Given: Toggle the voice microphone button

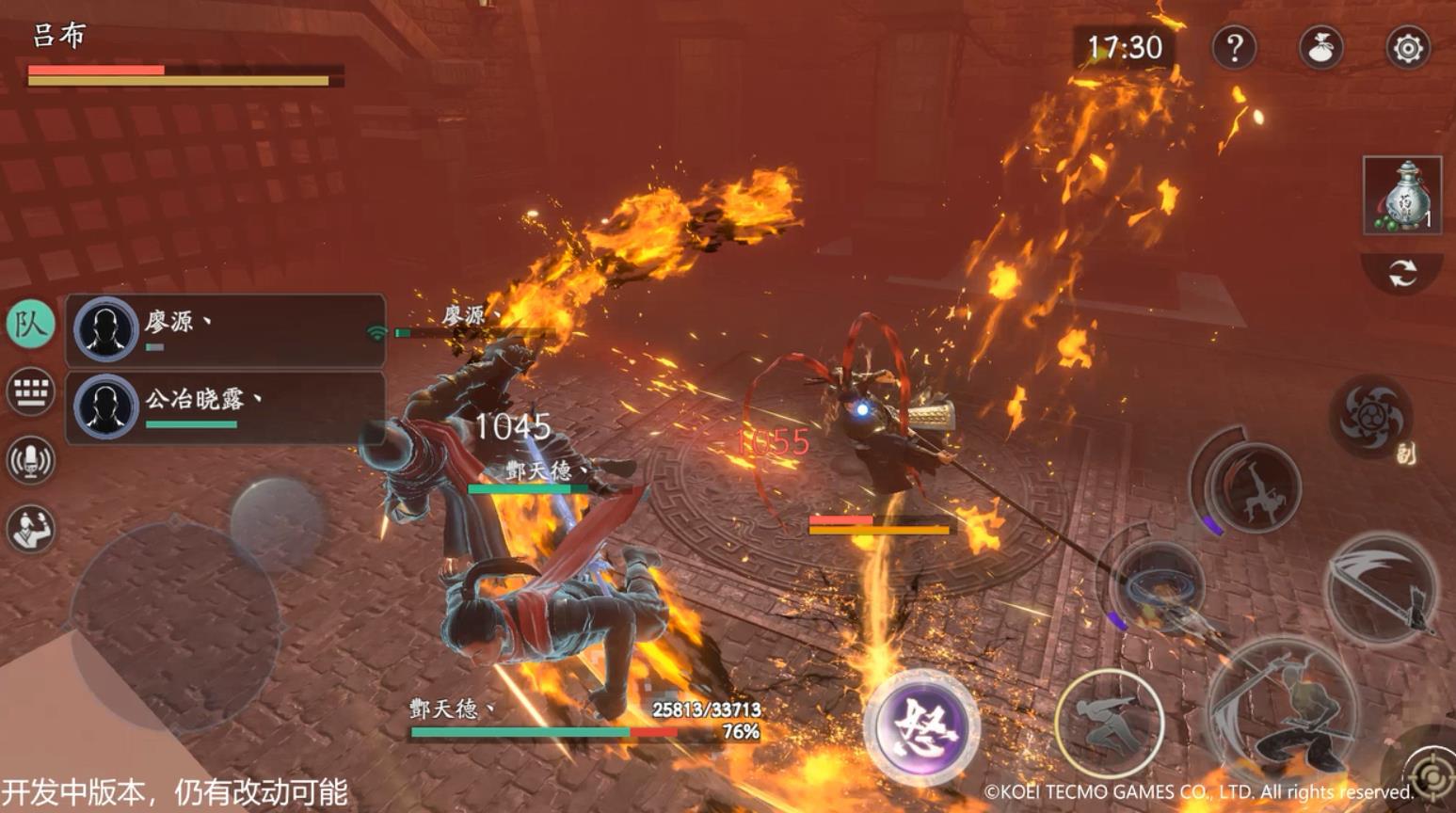Looking at the screenshot, I should click(30, 460).
